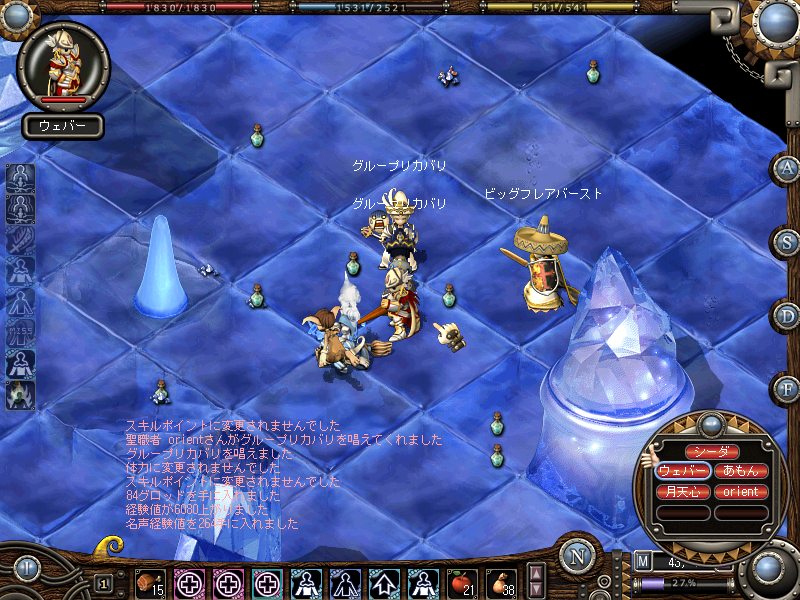This screenshot has width=800, height=600.
Task: Click the F shortcut button
Action: point(787,387)
